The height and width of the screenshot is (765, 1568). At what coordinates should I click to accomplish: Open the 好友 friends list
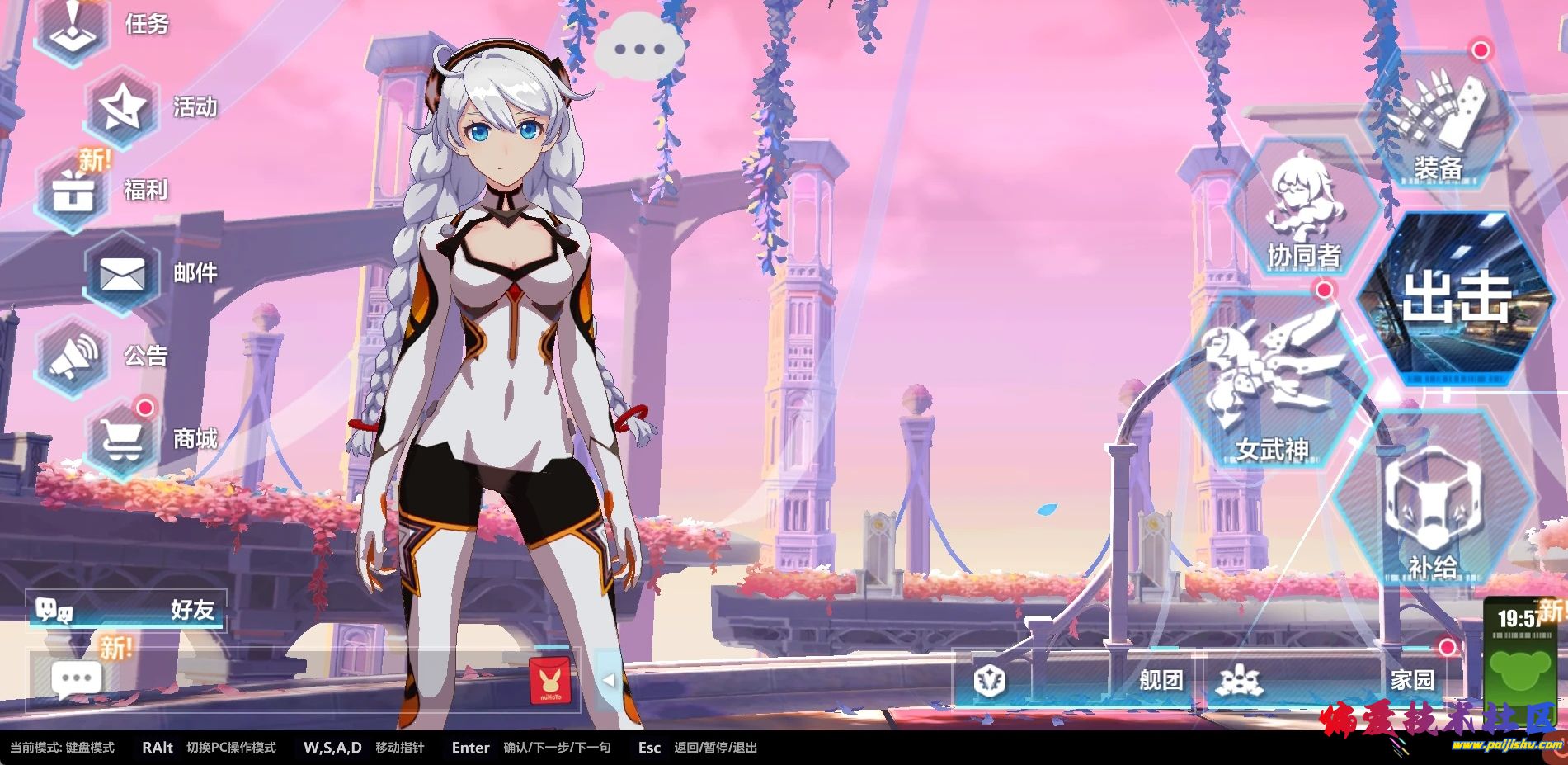point(125,610)
